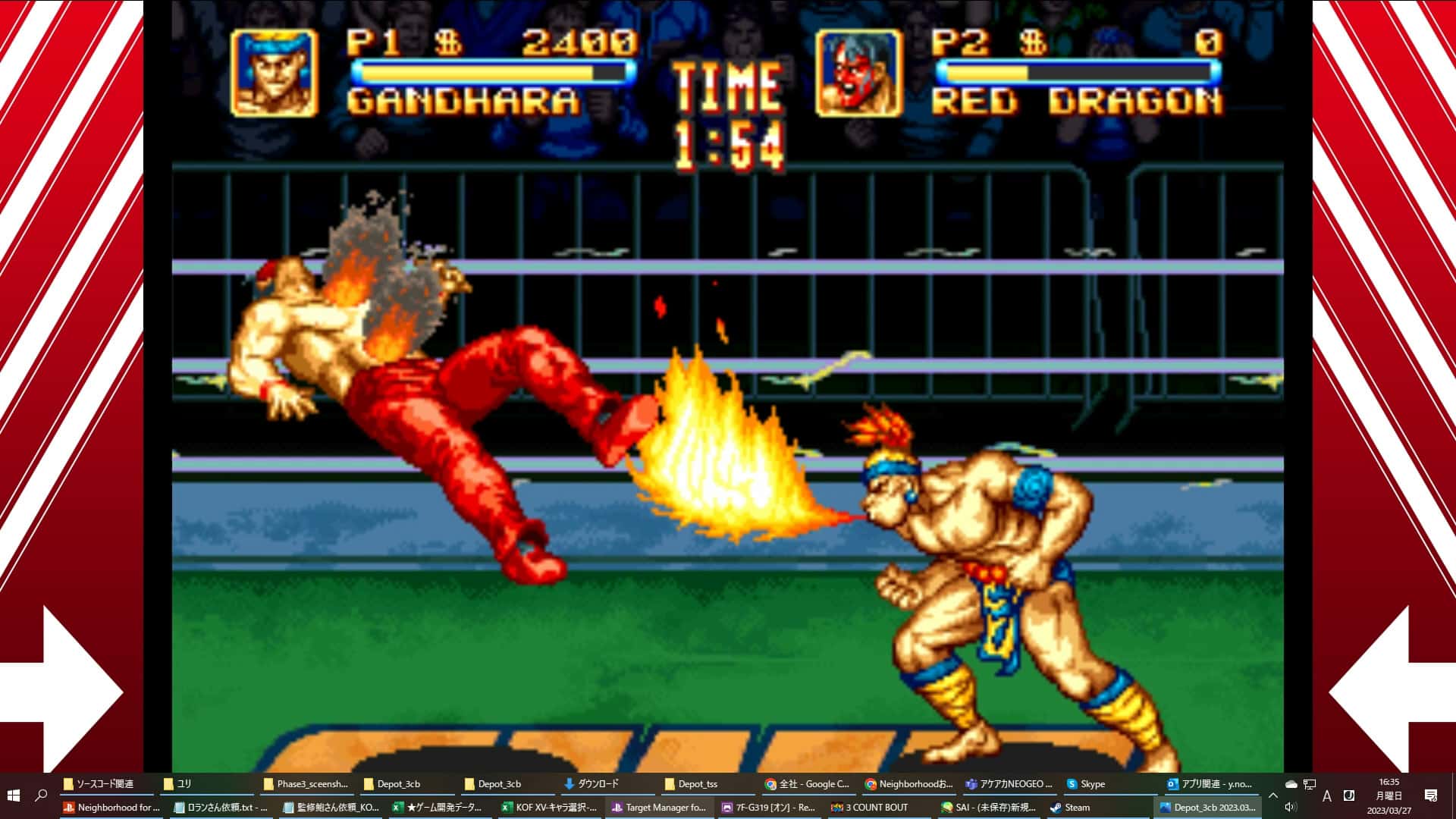
Task: Open the KOF XV-キャラ選択 Excel file
Action: pyautogui.click(x=548, y=807)
